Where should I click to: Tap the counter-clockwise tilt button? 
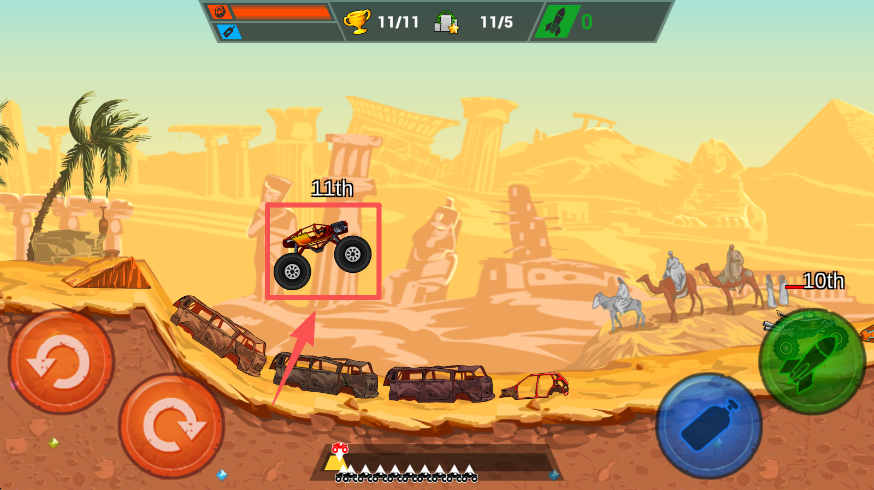[x=61, y=361]
